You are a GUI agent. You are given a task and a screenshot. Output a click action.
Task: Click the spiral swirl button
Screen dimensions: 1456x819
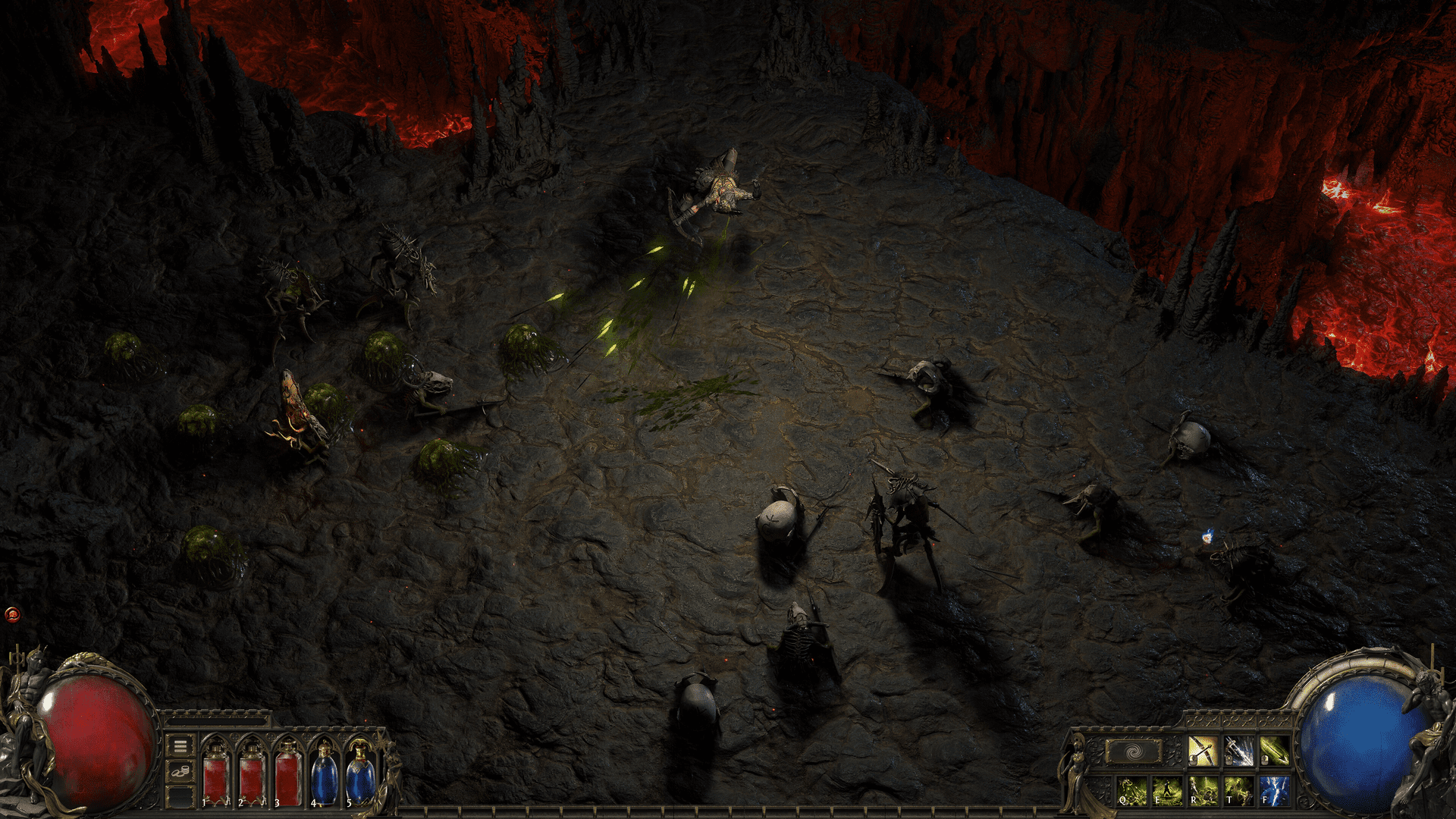[1133, 752]
